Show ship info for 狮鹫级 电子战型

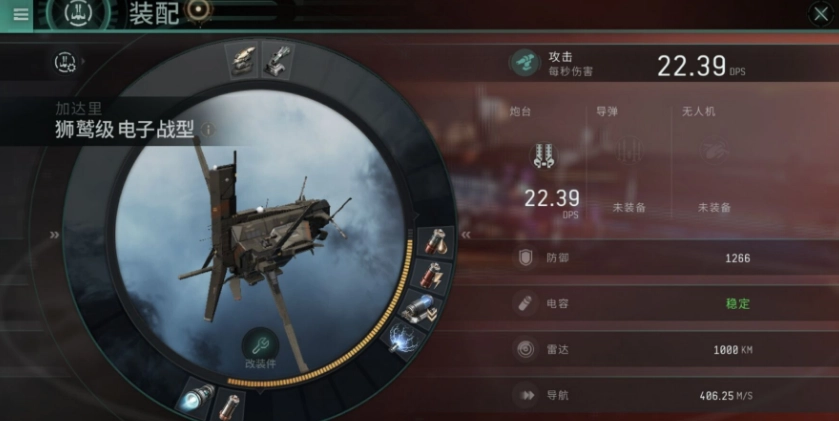(208, 129)
